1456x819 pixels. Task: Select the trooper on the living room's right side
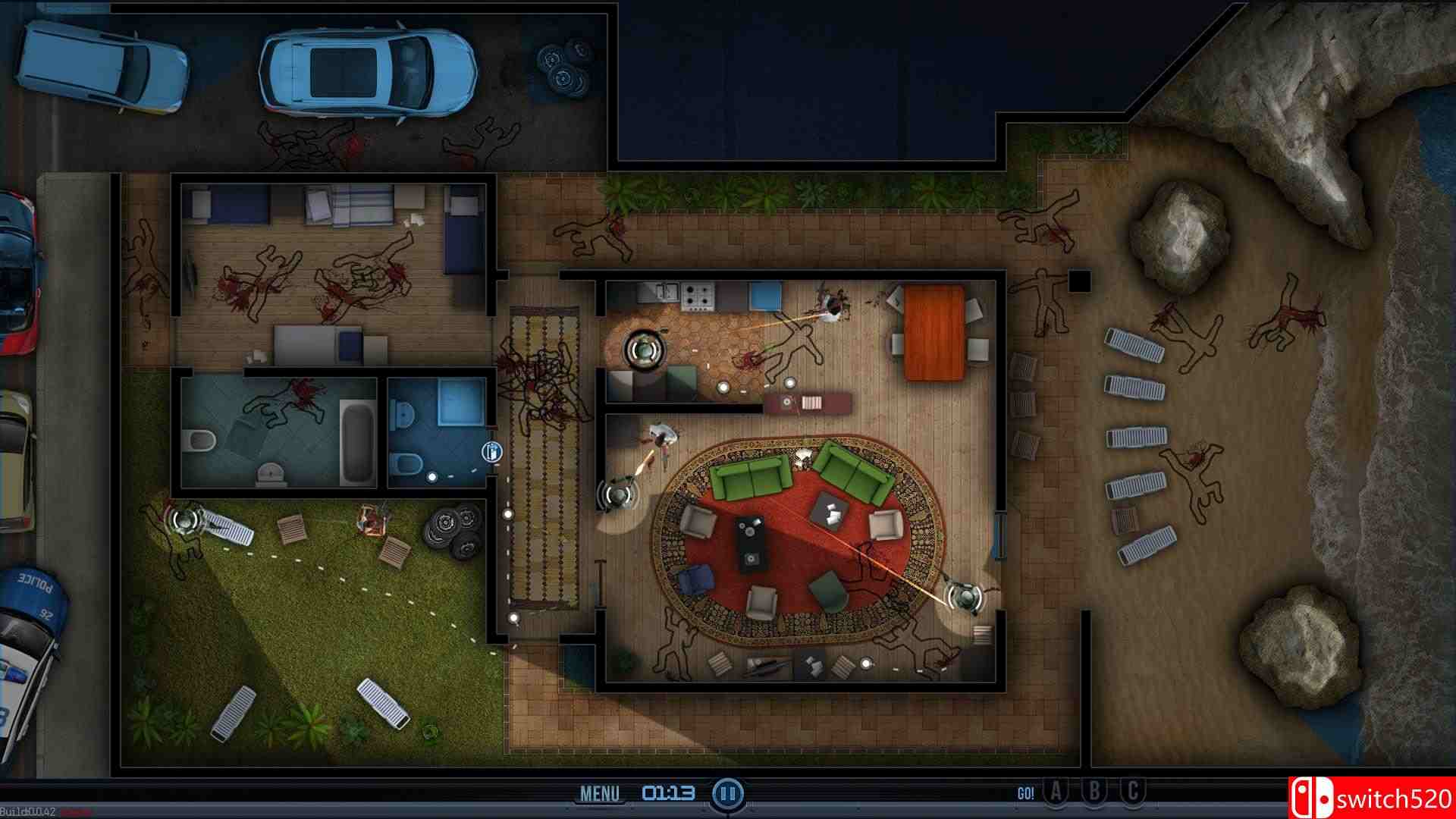pos(964,599)
